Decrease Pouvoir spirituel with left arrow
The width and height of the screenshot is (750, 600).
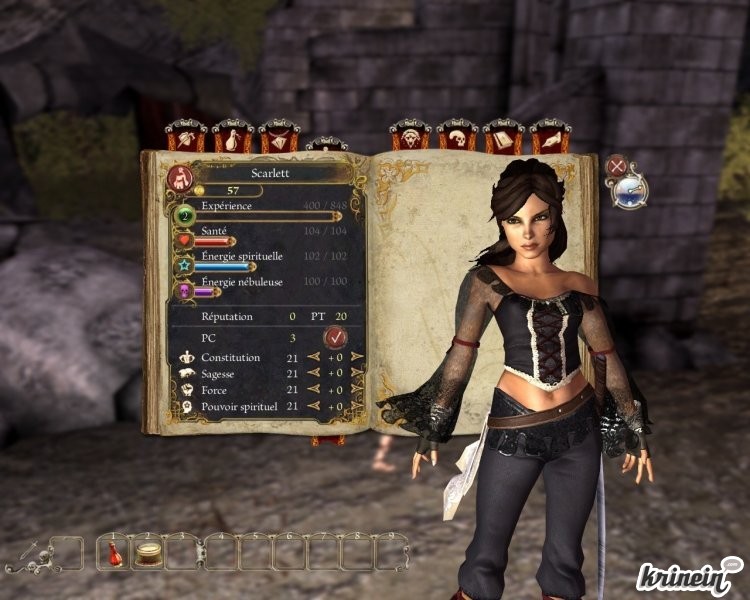pos(314,406)
